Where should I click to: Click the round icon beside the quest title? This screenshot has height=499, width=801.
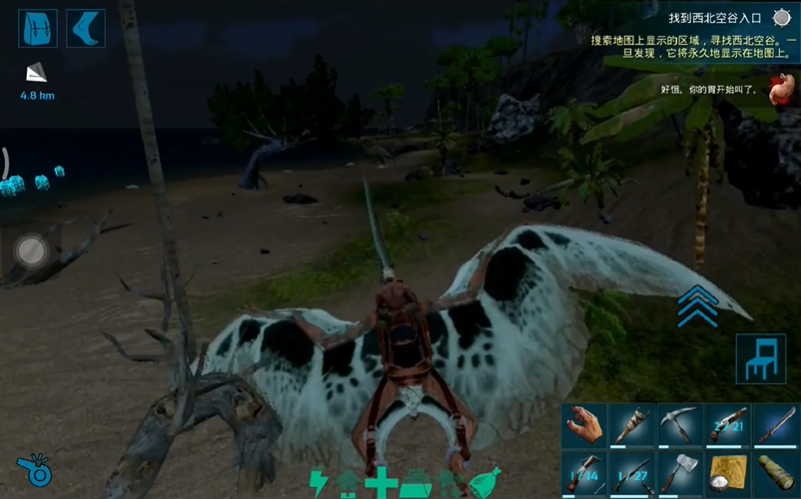[x=781, y=18]
